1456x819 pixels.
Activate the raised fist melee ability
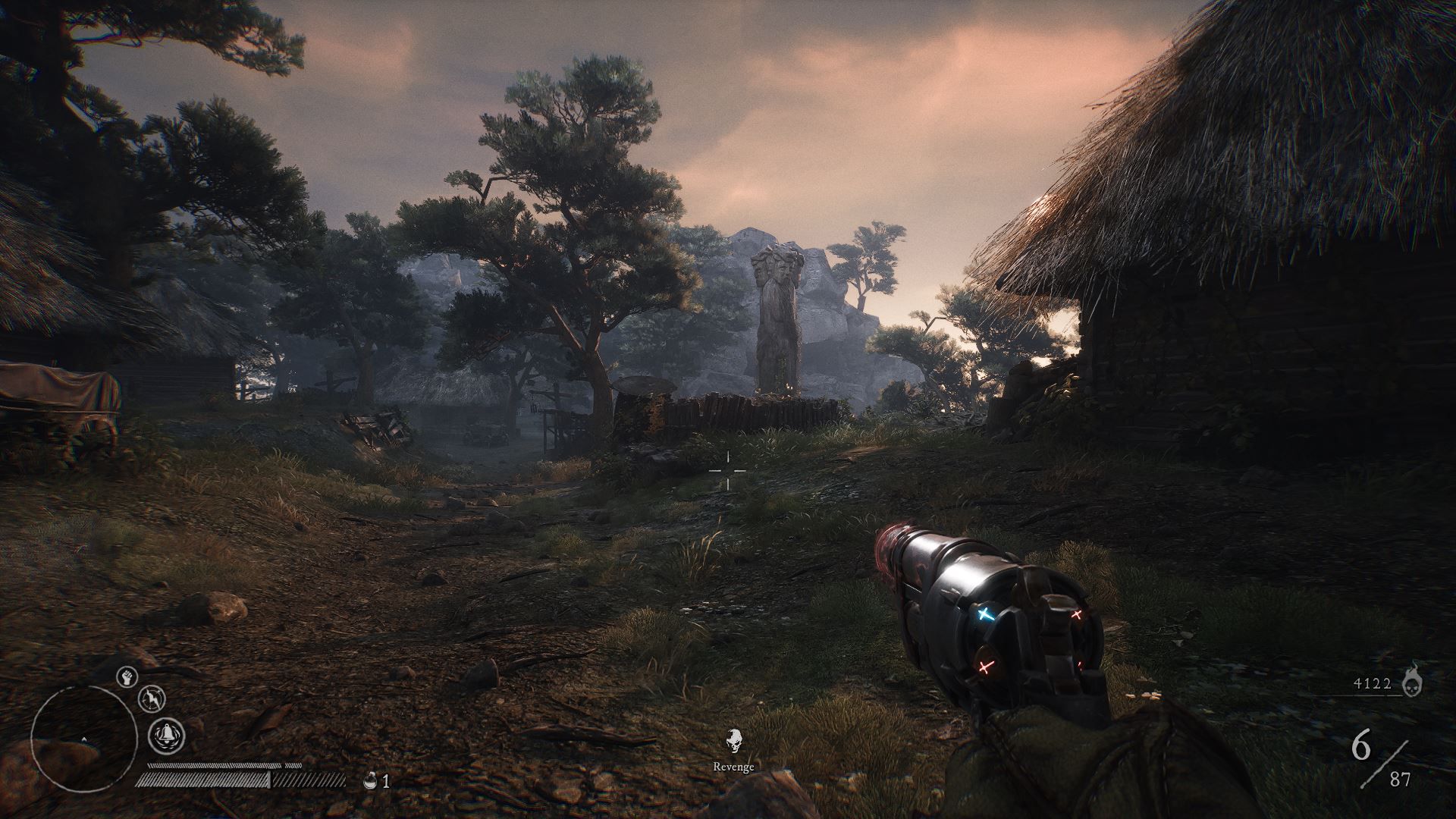[x=127, y=676]
